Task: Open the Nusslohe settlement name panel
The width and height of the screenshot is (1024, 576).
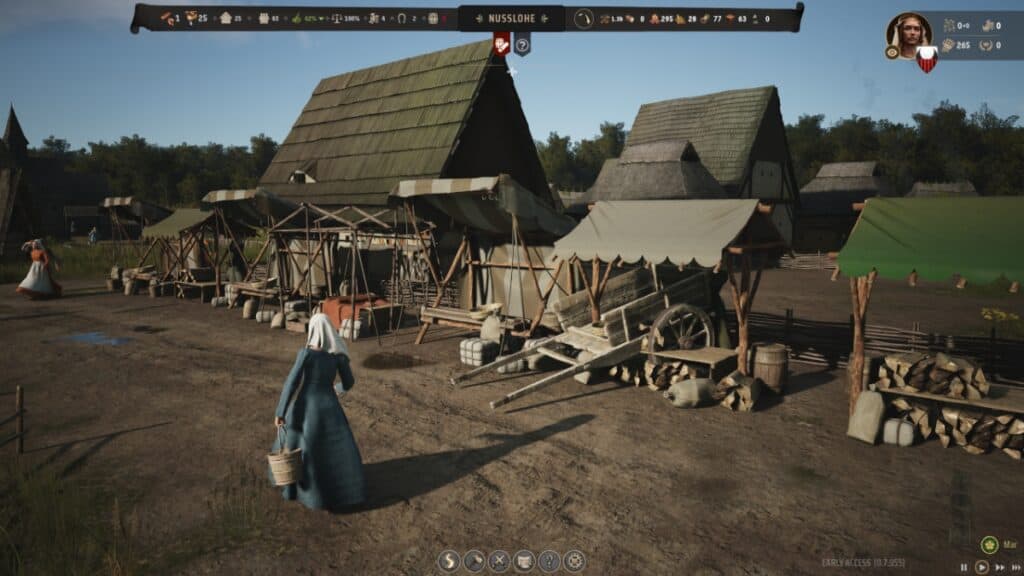Action: (x=511, y=17)
